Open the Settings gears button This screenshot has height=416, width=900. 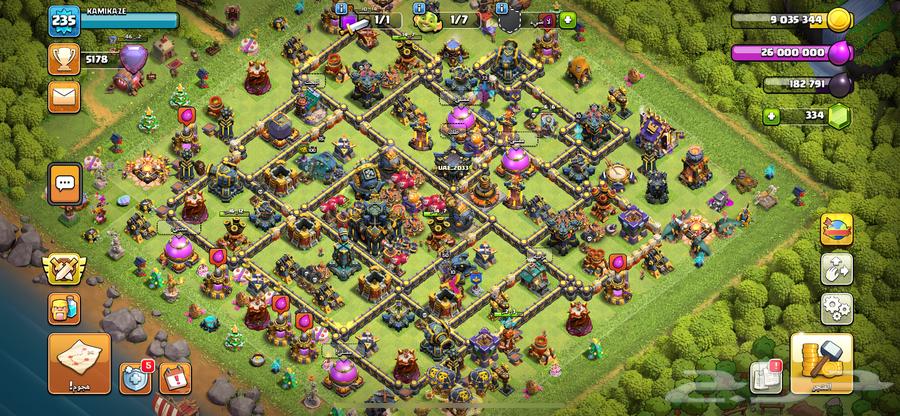(x=836, y=307)
